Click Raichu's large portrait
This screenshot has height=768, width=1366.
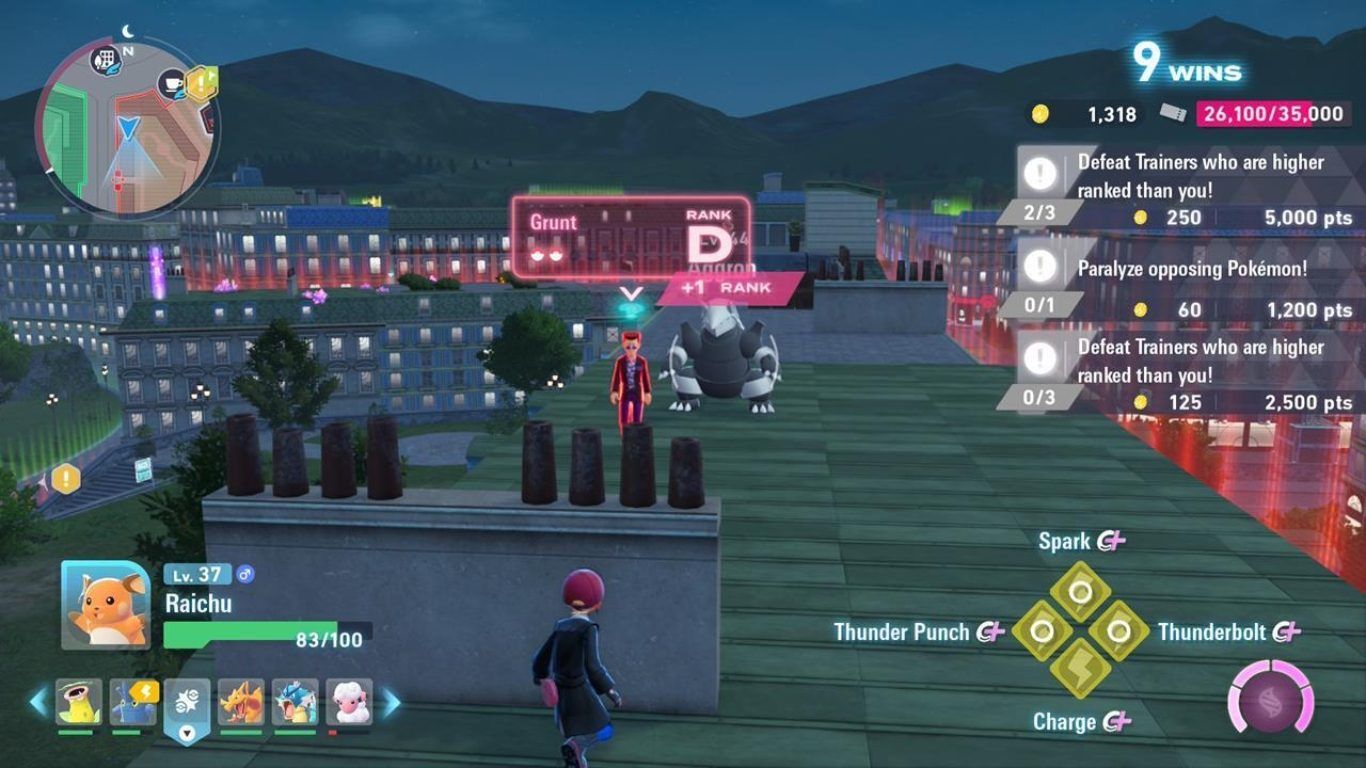click(106, 604)
